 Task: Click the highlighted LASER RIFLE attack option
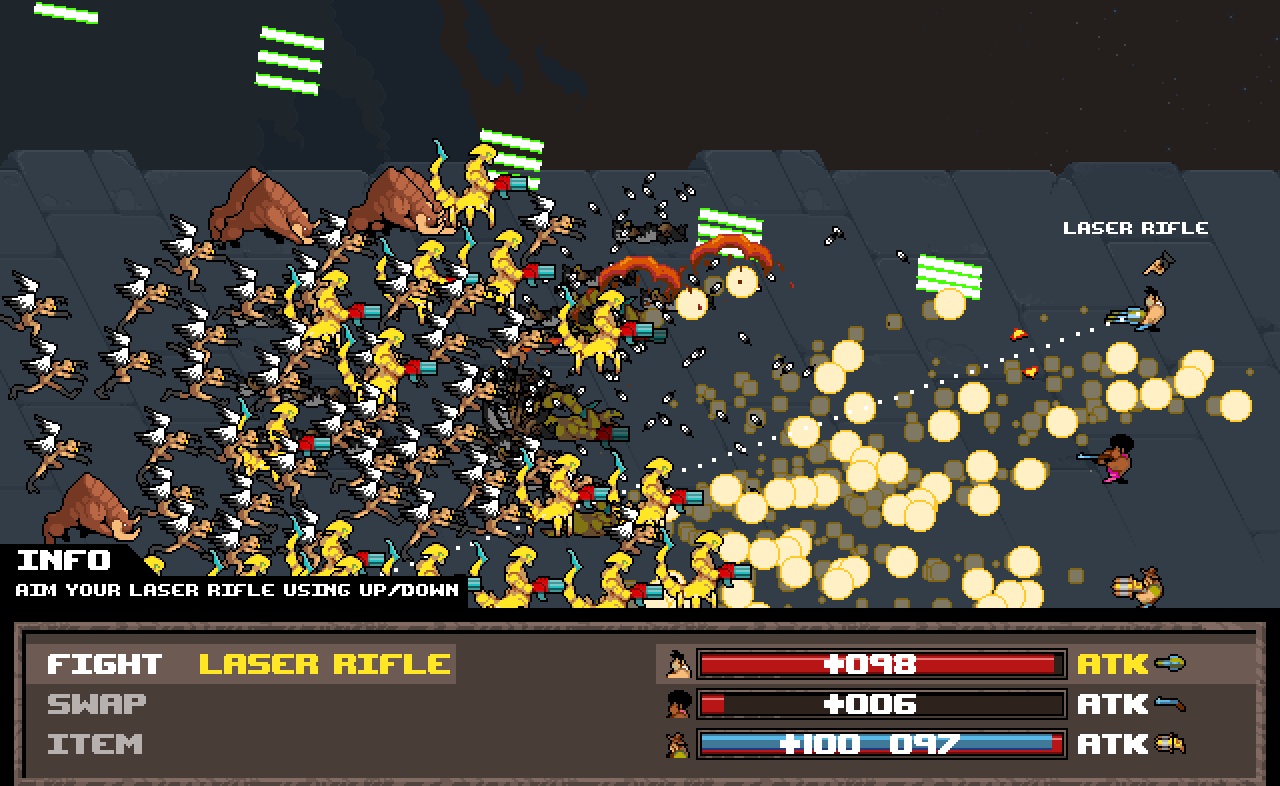click(323, 663)
